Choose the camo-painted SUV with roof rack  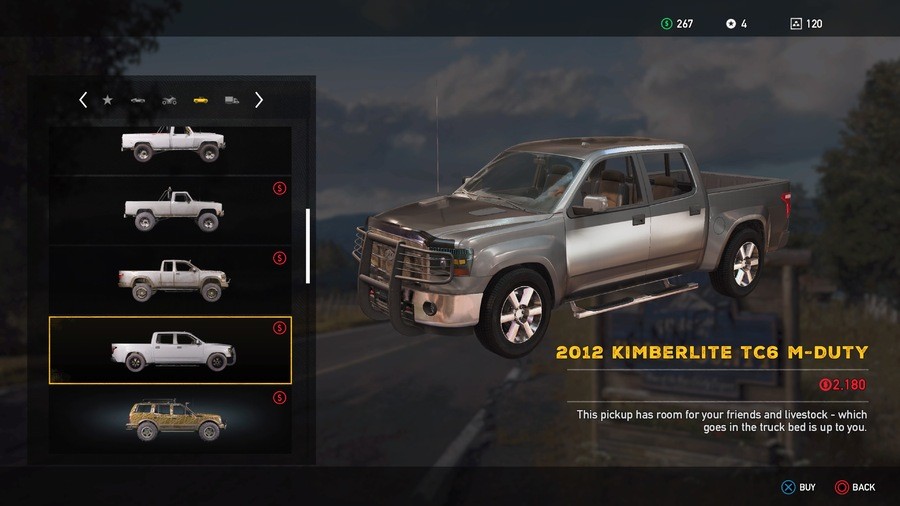pyautogui.click(x=171, y=421)
